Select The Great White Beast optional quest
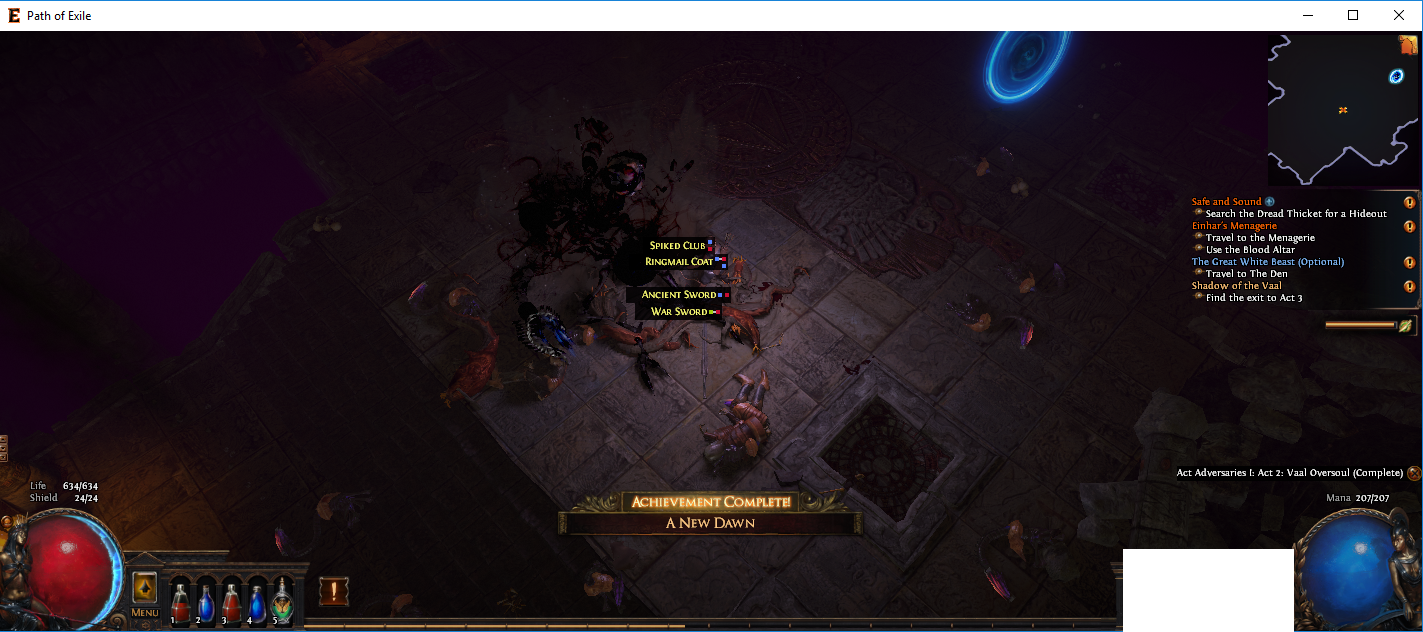The width and height of the screenshot is (1423, 632). 1267,262
